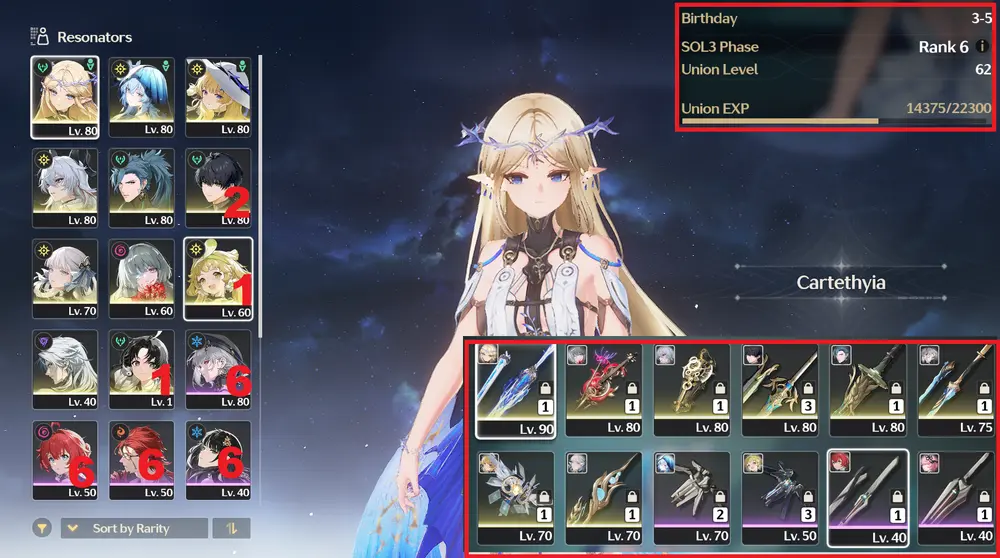Choose the red Lv. 80 weapon

click(601, 391)
